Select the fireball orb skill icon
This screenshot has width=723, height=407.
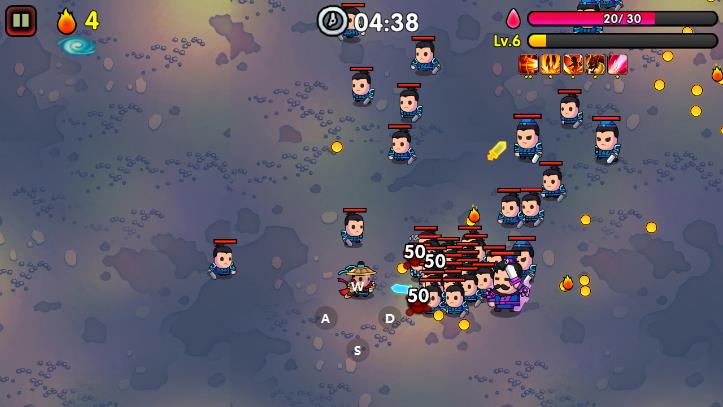[x=528, y=64]
